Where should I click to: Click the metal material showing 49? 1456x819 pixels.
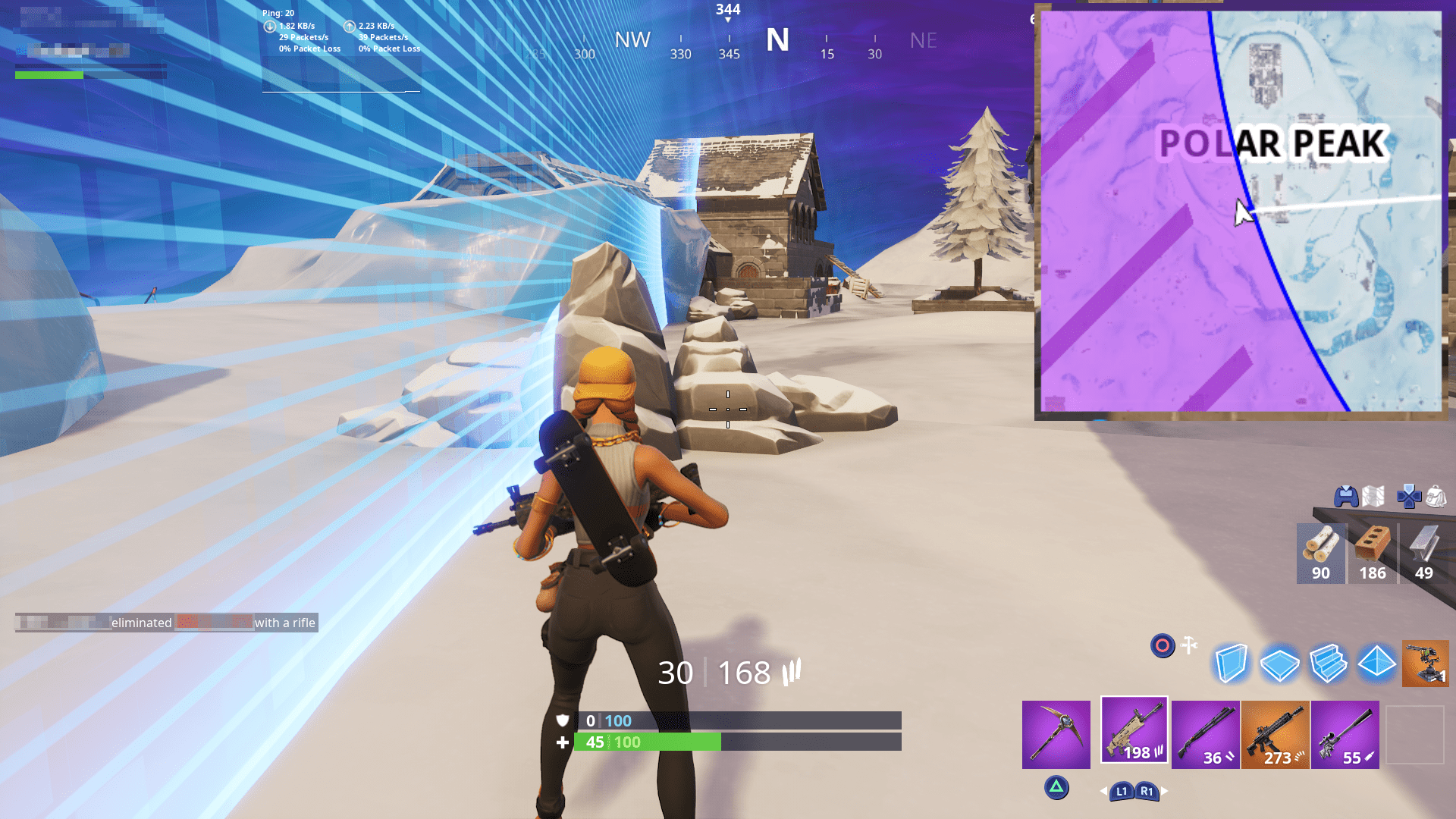coord(1423,554)
